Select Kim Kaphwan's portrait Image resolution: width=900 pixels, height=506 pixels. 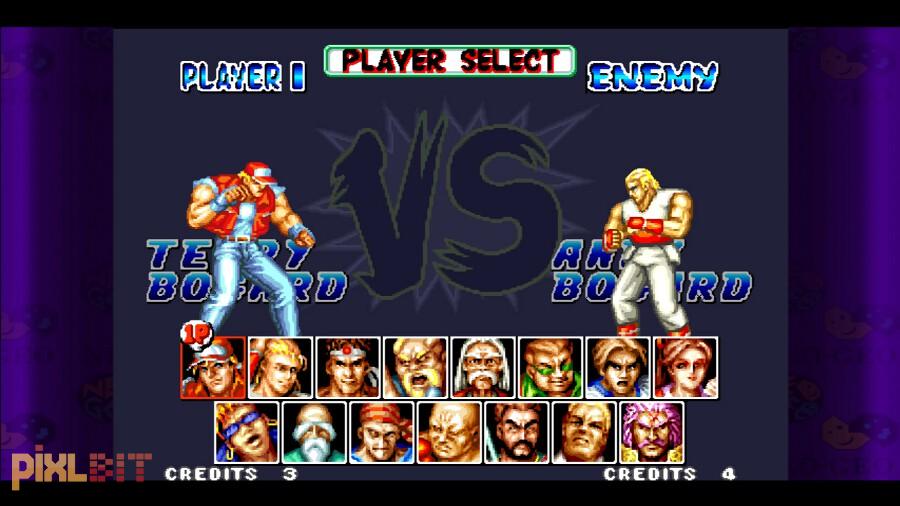click(x=618, y=368)
